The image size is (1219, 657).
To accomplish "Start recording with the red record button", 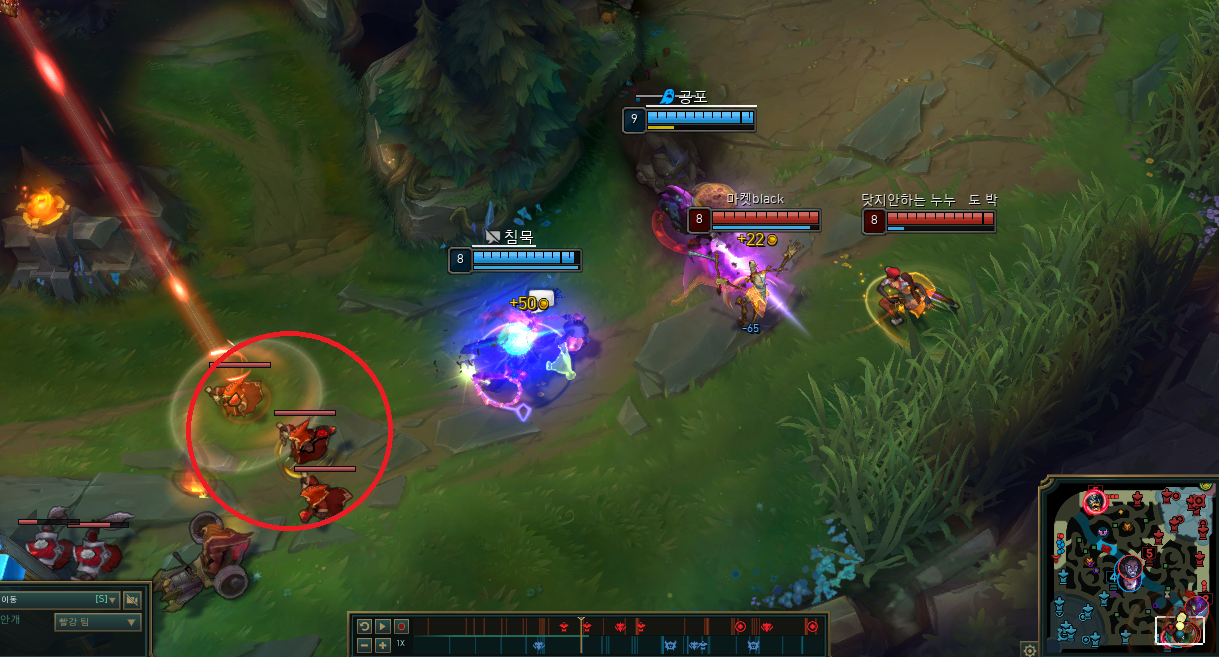I will [401, 626].
